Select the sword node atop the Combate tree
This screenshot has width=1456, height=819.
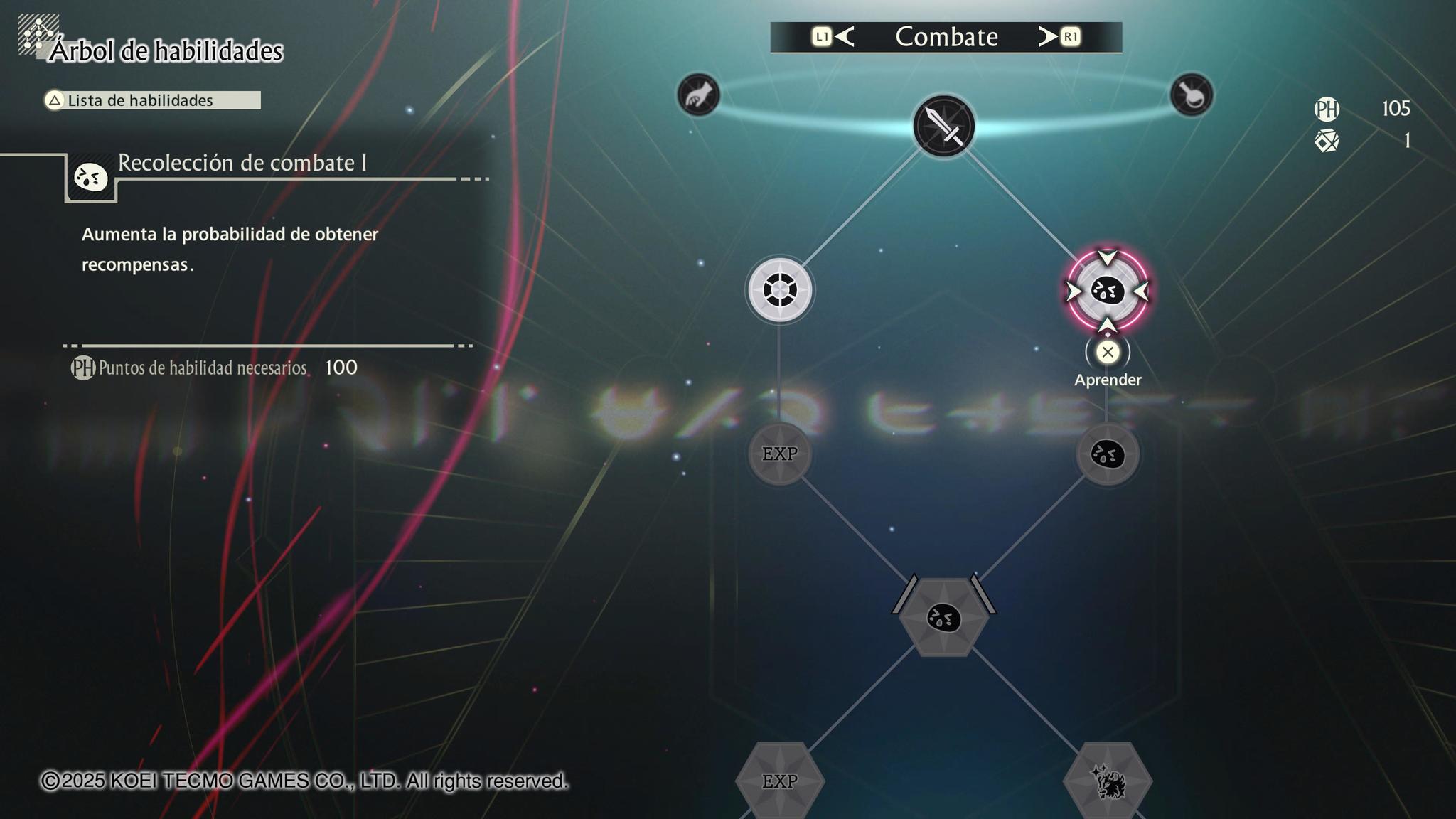[x=943, y=126]
